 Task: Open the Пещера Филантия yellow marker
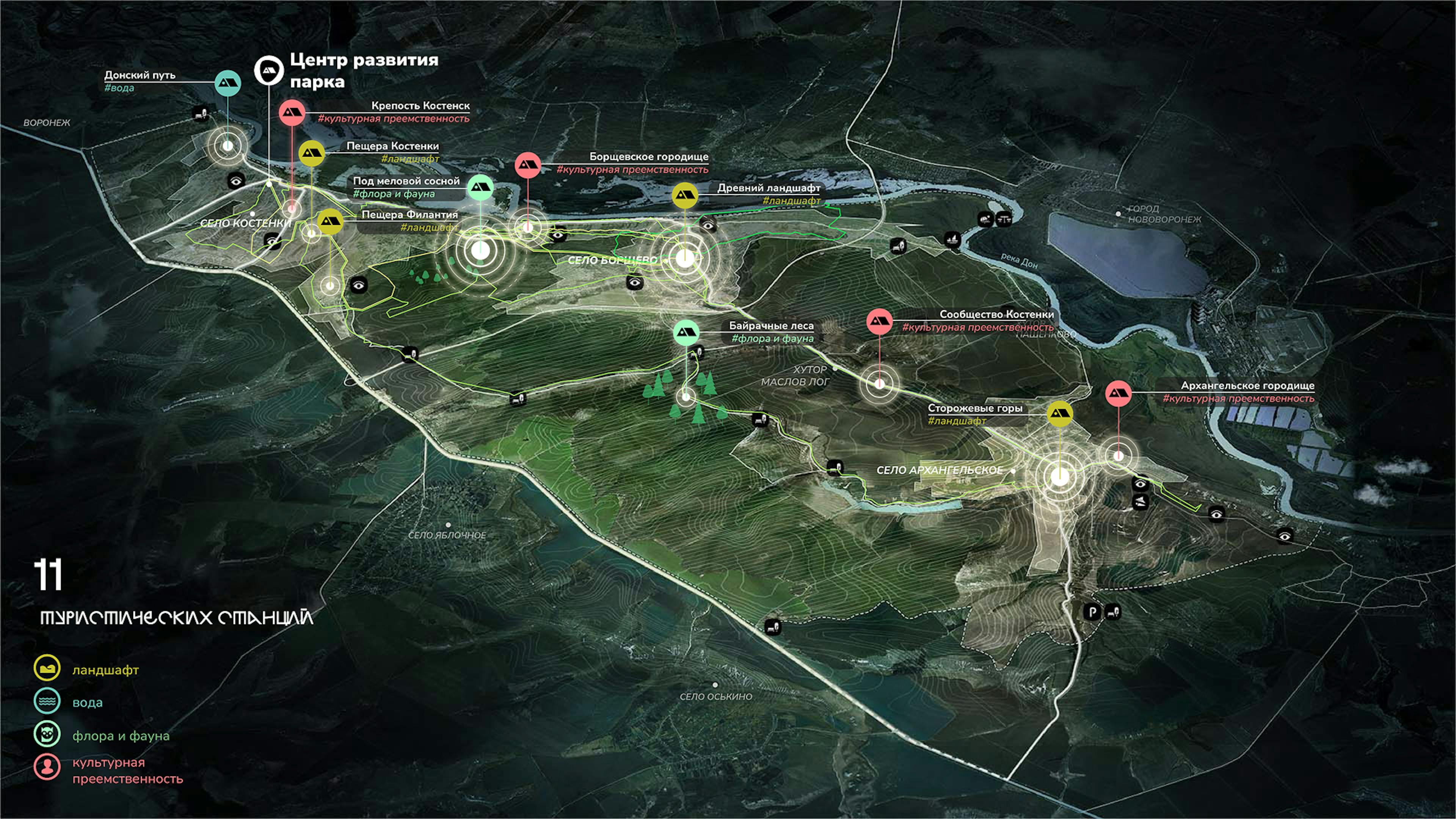pyautogui.click(x=330, y=221)
